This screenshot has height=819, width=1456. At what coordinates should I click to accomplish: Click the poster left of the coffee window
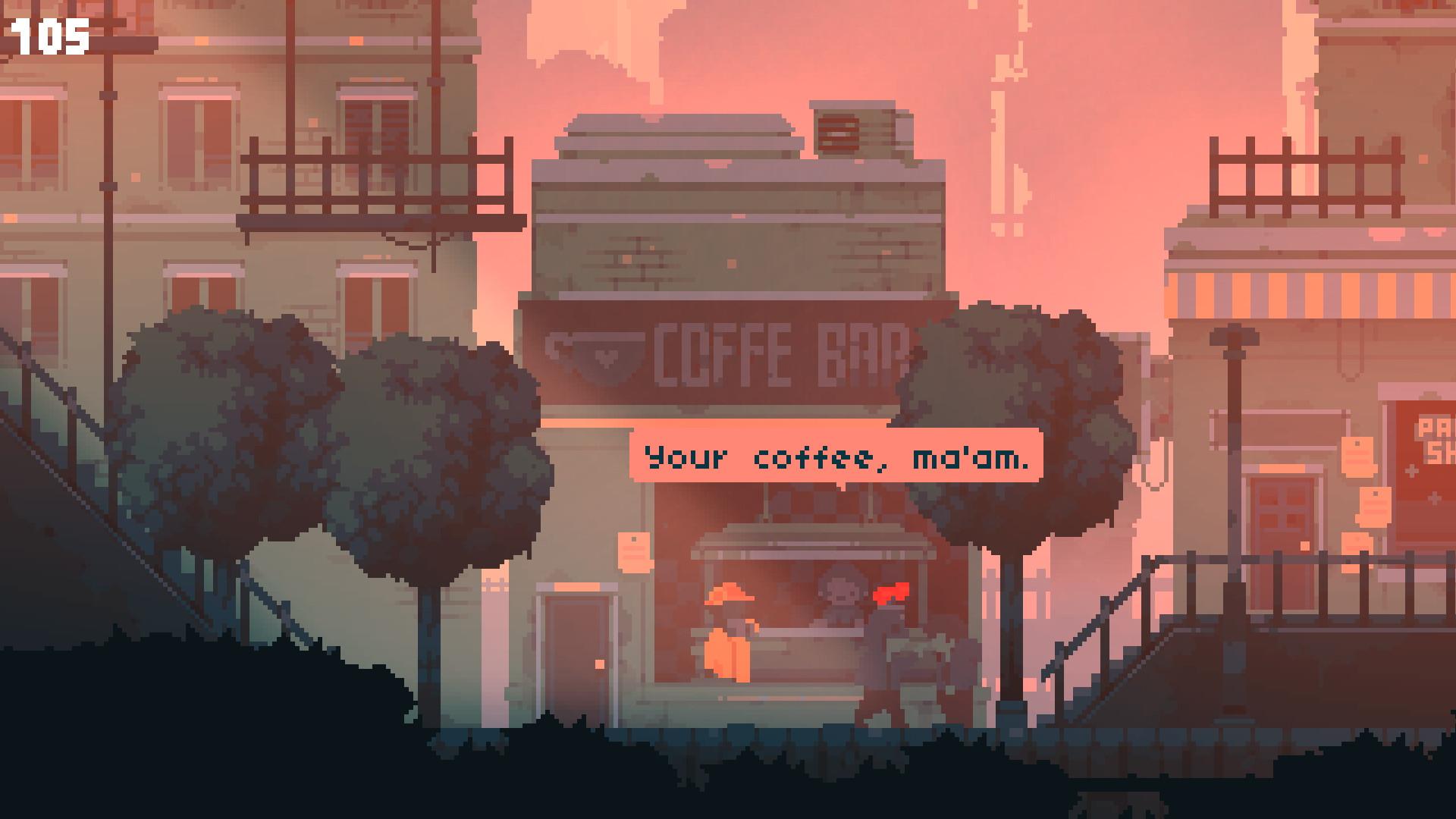pos(634,554)
